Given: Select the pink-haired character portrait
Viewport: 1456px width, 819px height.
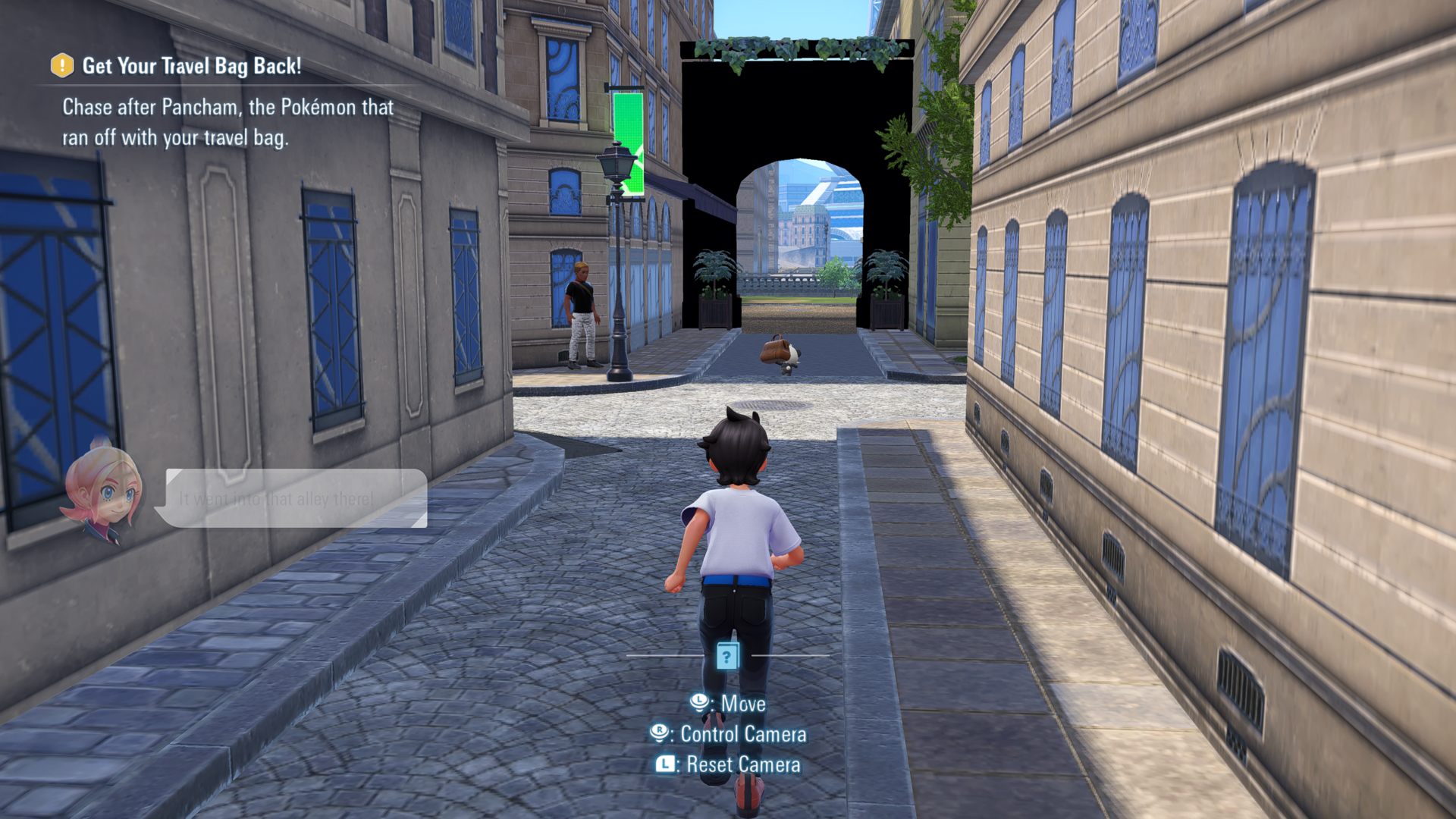Looking at the screenshot, I should tap(102, 491).
